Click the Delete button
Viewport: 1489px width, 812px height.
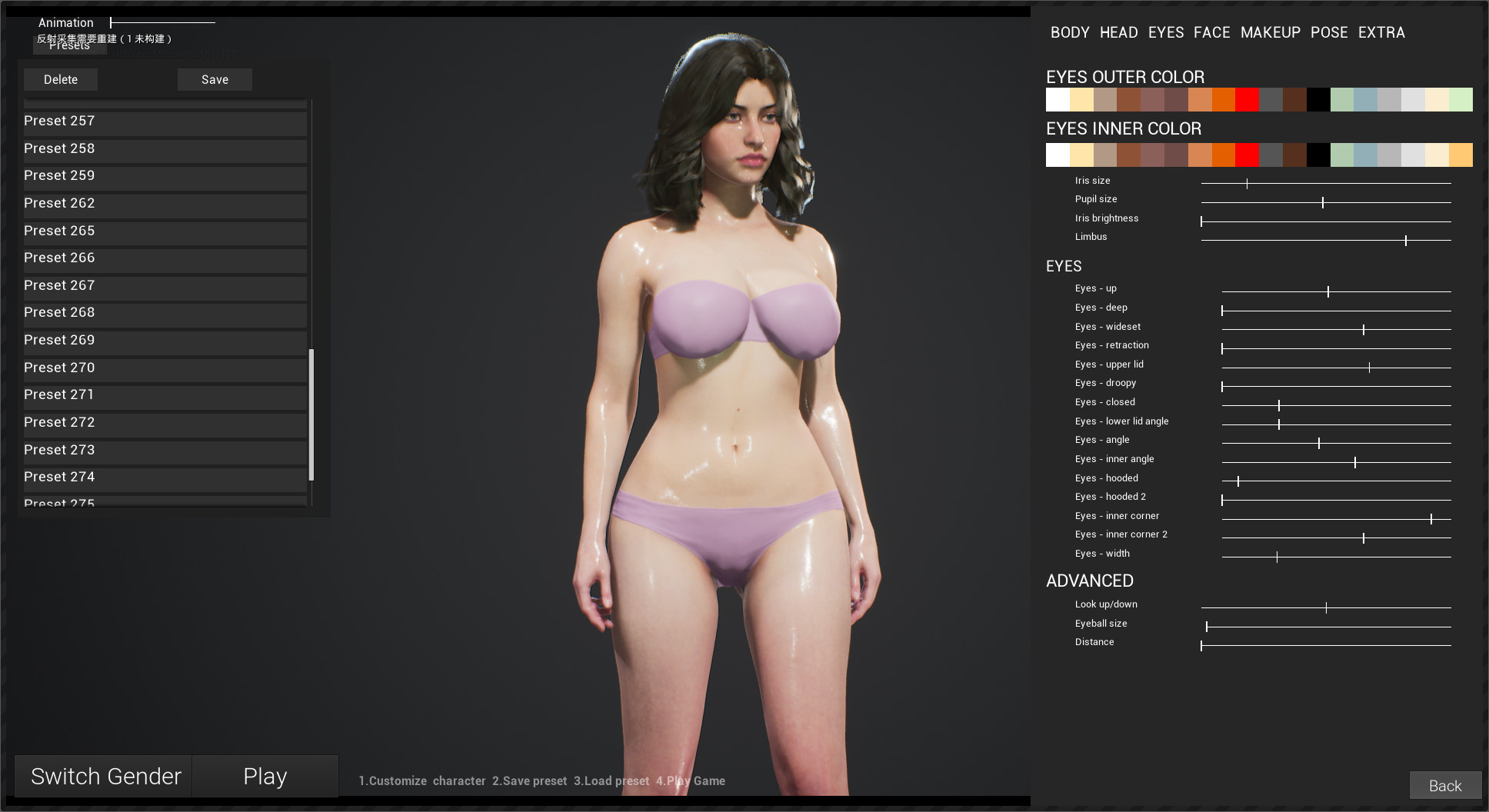61,79
